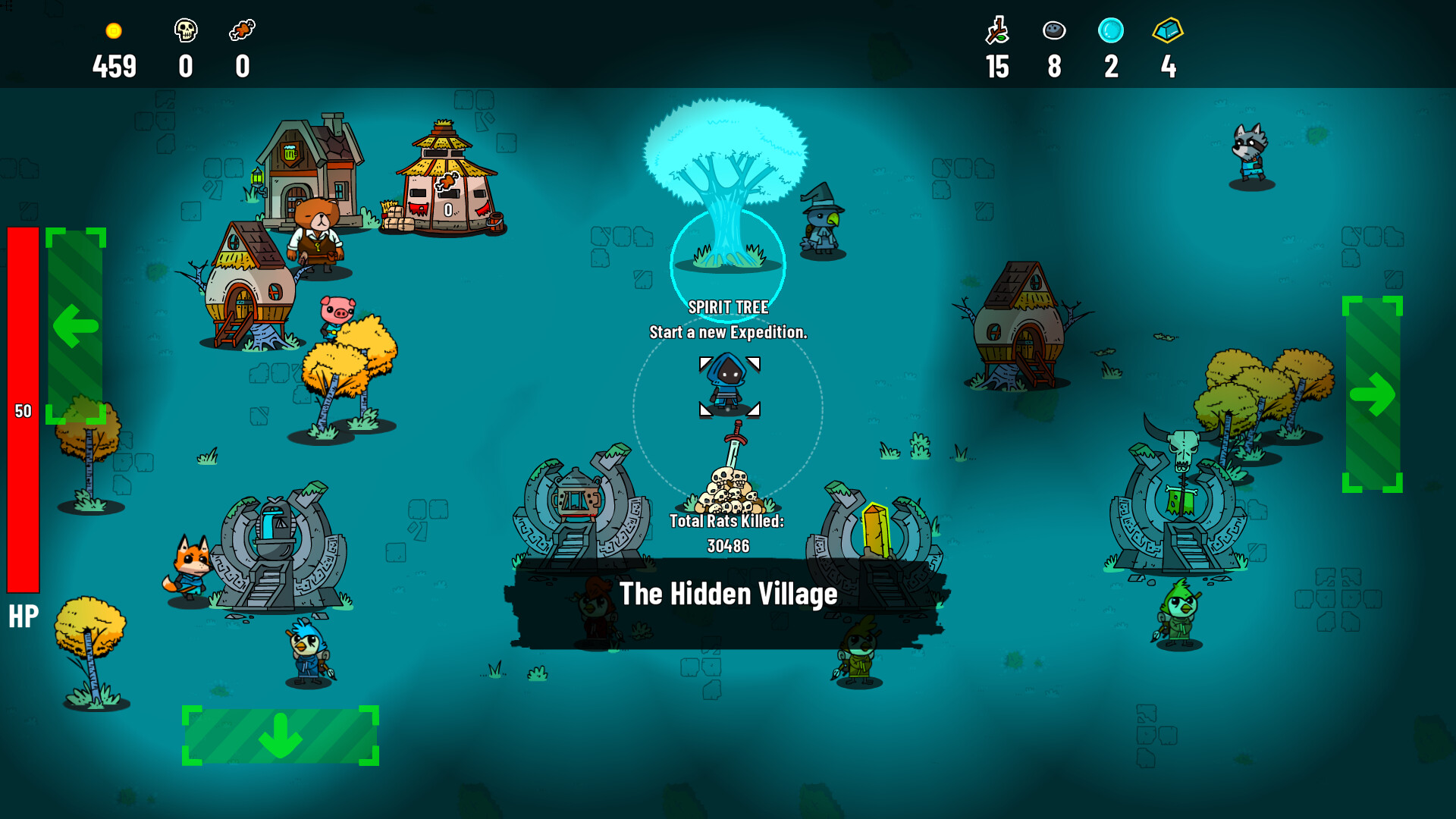Select the green right arrow exit zone
Image resolution: width=1456 pixels, height=819 pixels.
coord(1373,394)
